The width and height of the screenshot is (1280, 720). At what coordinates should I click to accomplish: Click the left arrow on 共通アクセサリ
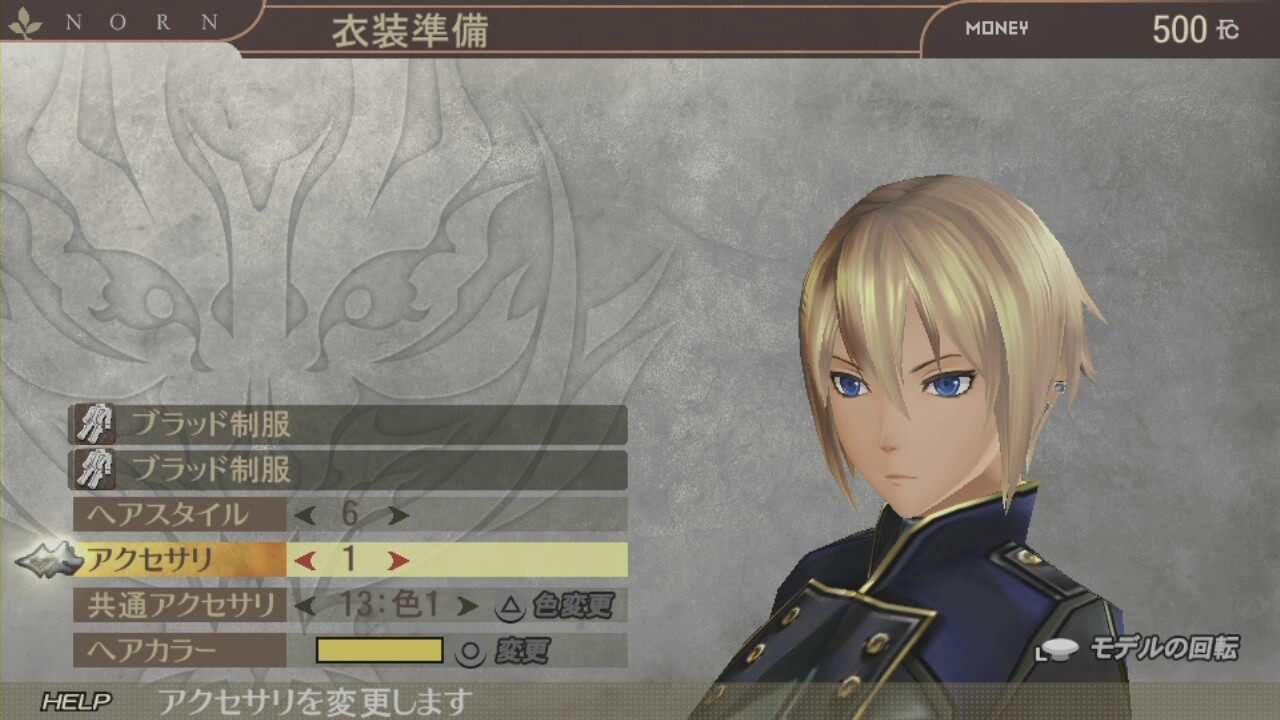[301, 606]
